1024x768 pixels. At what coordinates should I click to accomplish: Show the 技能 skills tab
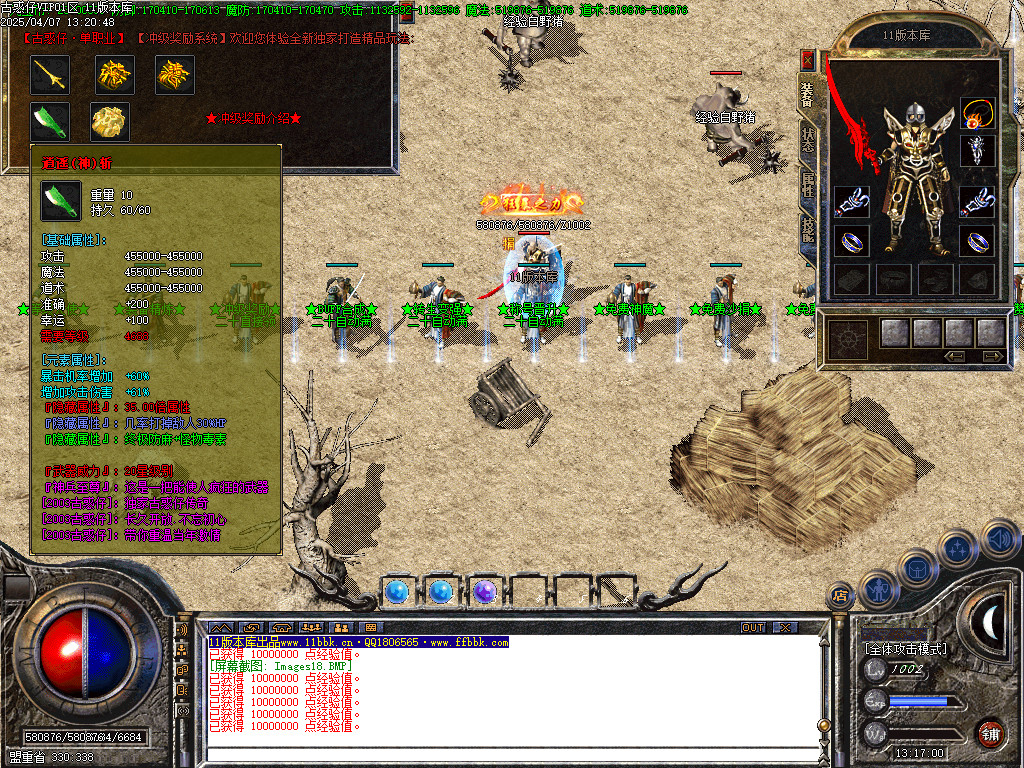[x=808, y=230]
